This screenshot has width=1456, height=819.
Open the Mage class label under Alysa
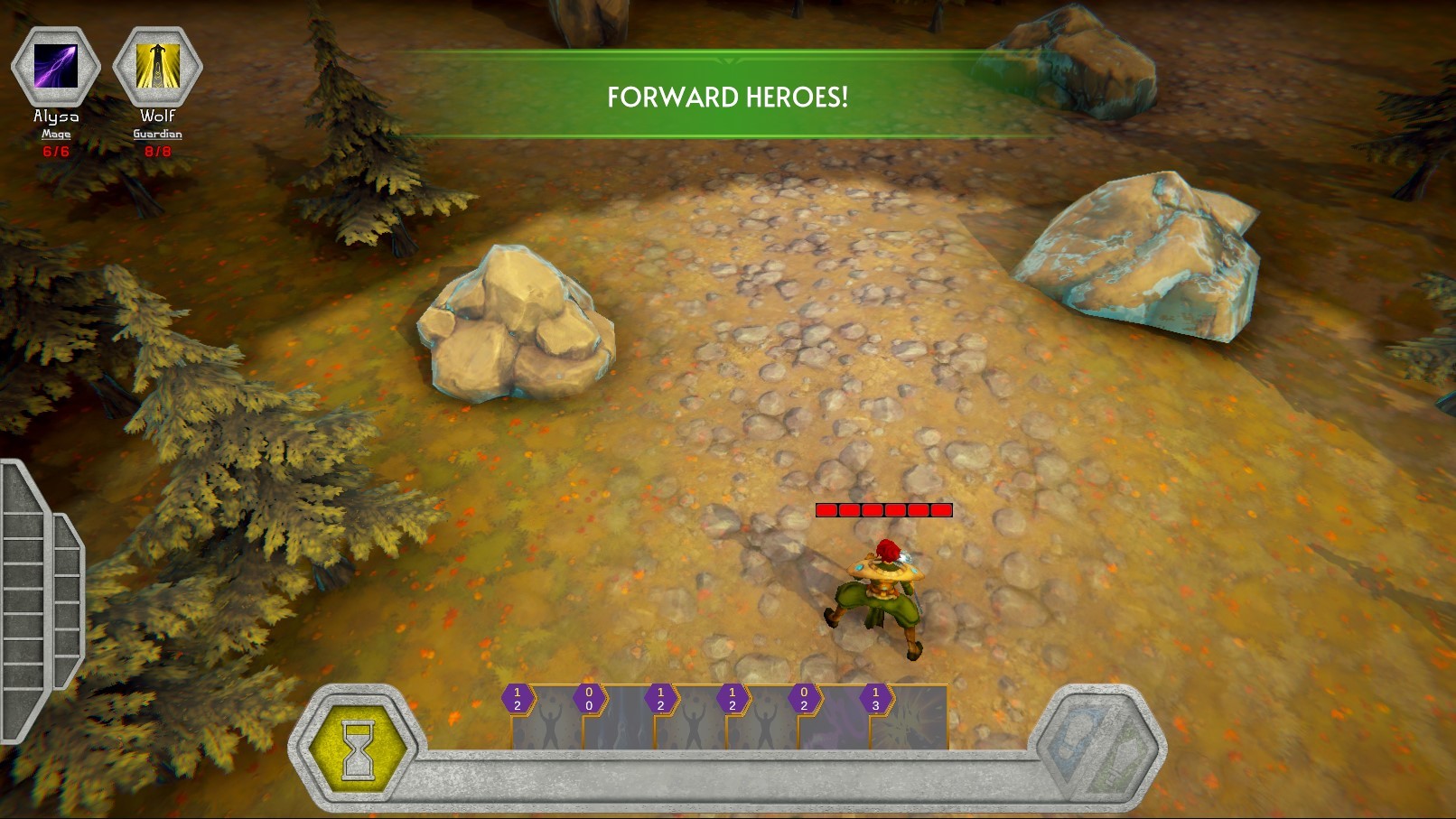click(56, 132)
